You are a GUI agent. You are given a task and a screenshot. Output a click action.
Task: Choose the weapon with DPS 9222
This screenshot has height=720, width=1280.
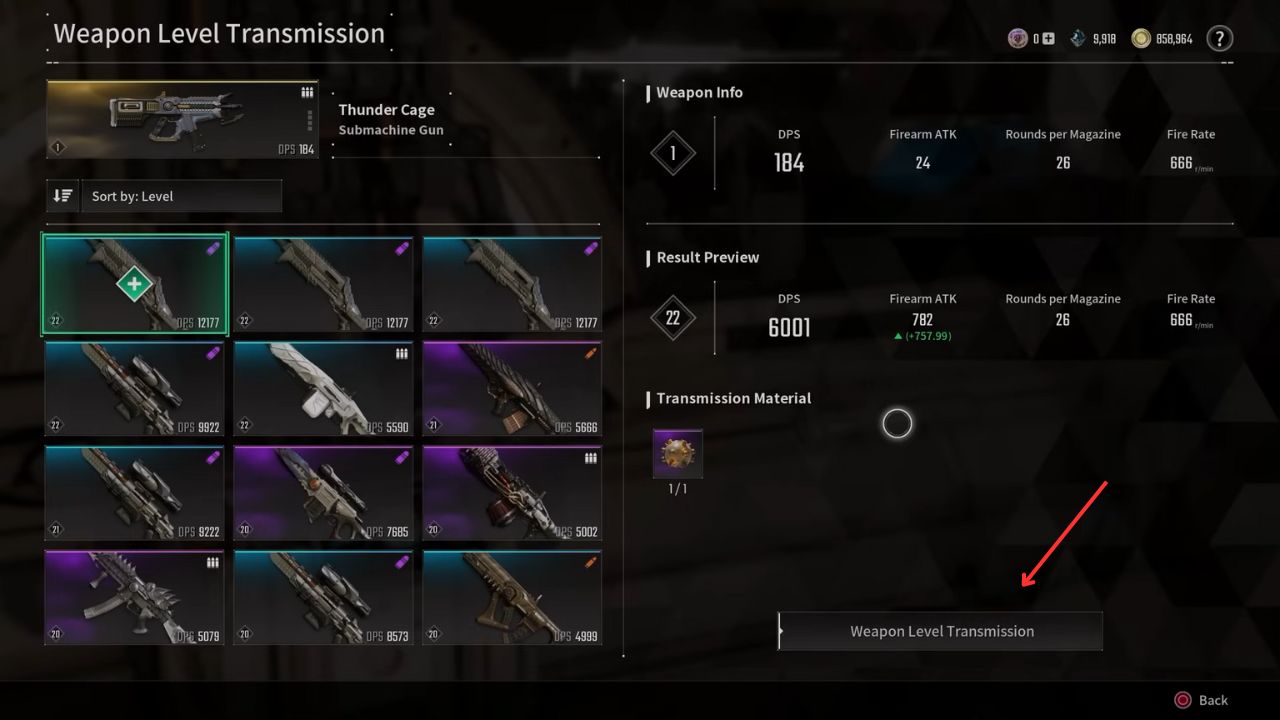point(135,493)
